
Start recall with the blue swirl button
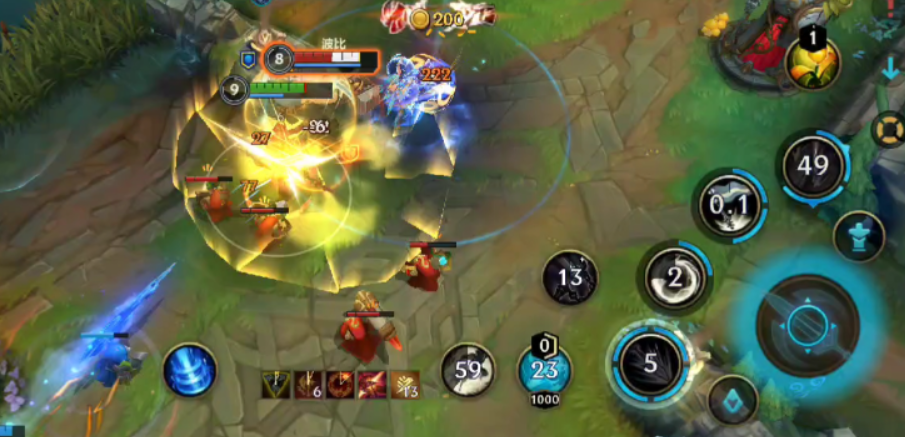click(189, 368)
